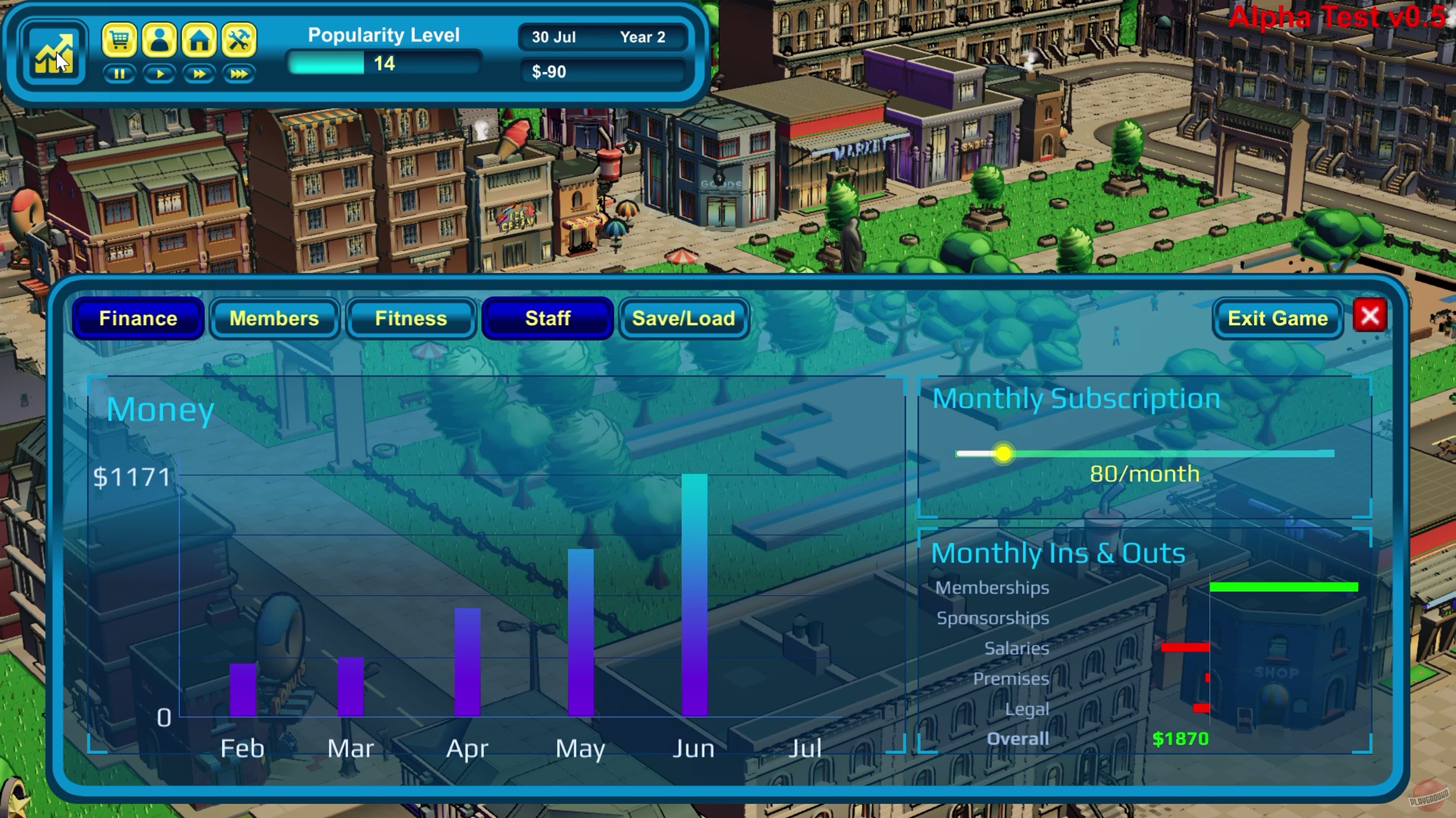Switch to the Finance tab
Screen dimensions: 1456x818
138,319
